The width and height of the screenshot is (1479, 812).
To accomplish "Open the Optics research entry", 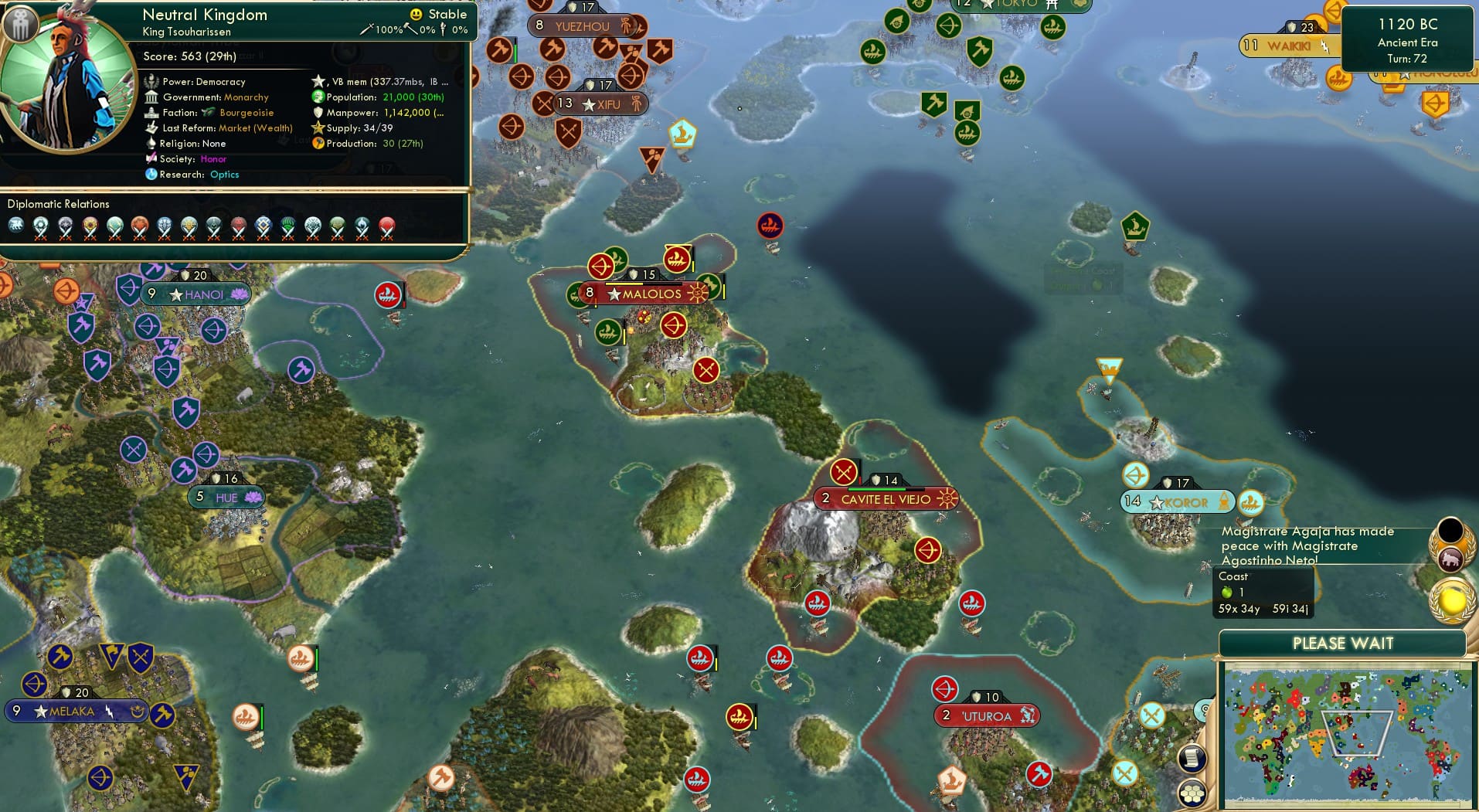I will (x=224, y=175).
